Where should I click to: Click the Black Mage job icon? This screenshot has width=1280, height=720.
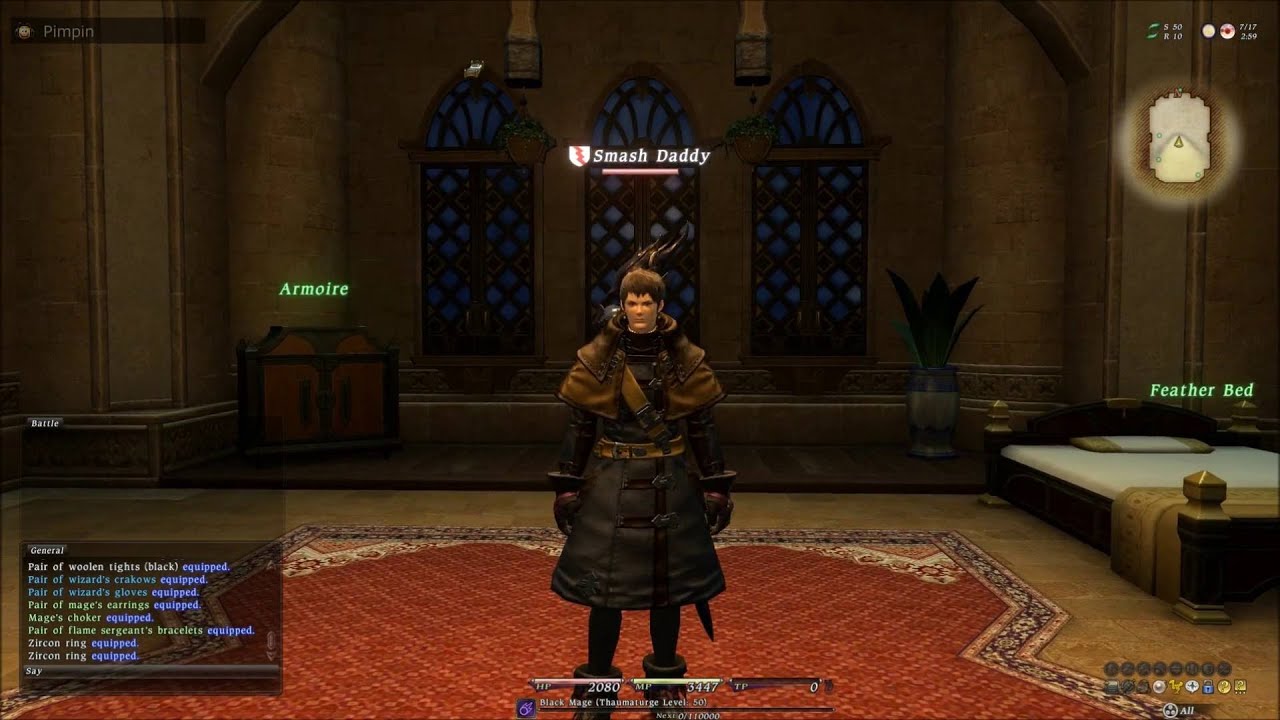525,707
